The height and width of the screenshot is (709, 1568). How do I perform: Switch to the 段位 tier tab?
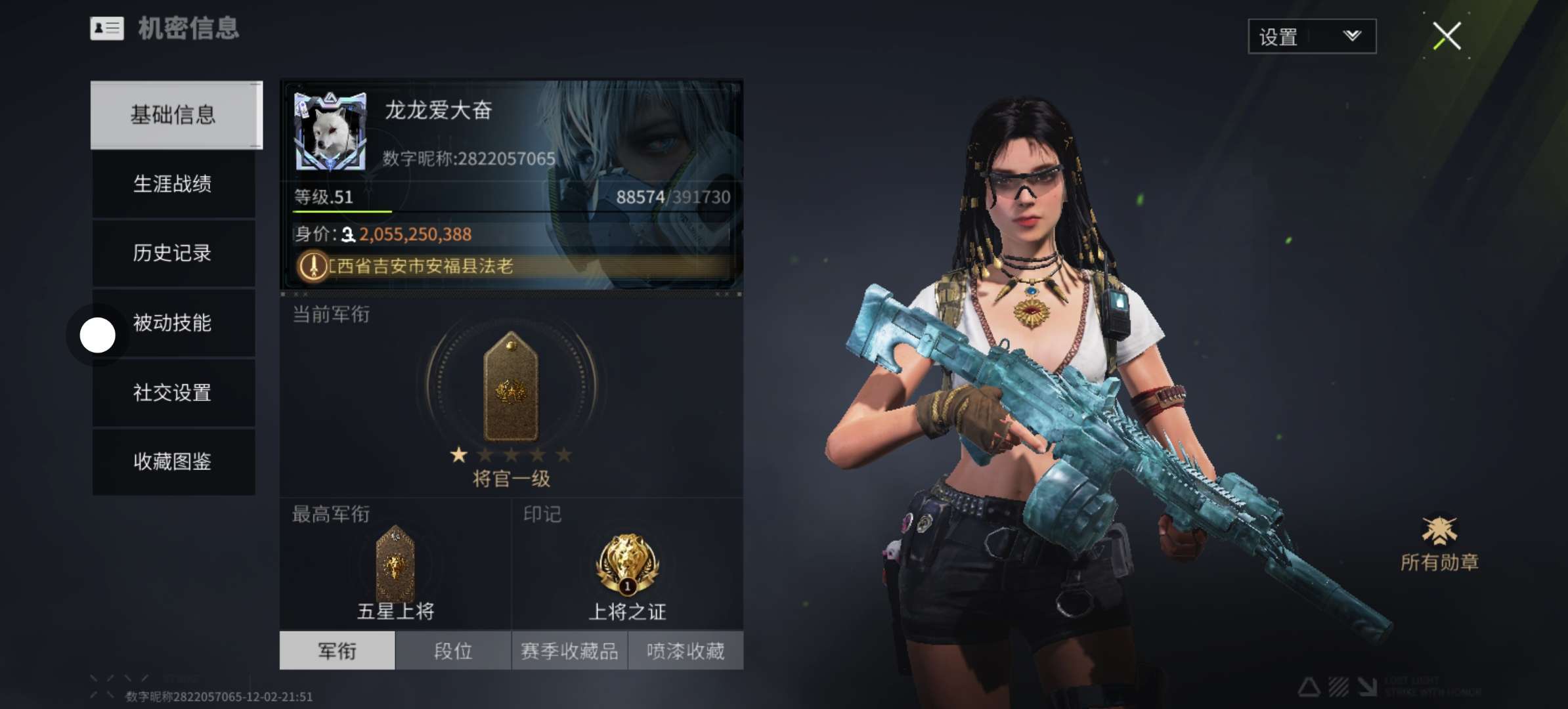coord(453,651)
